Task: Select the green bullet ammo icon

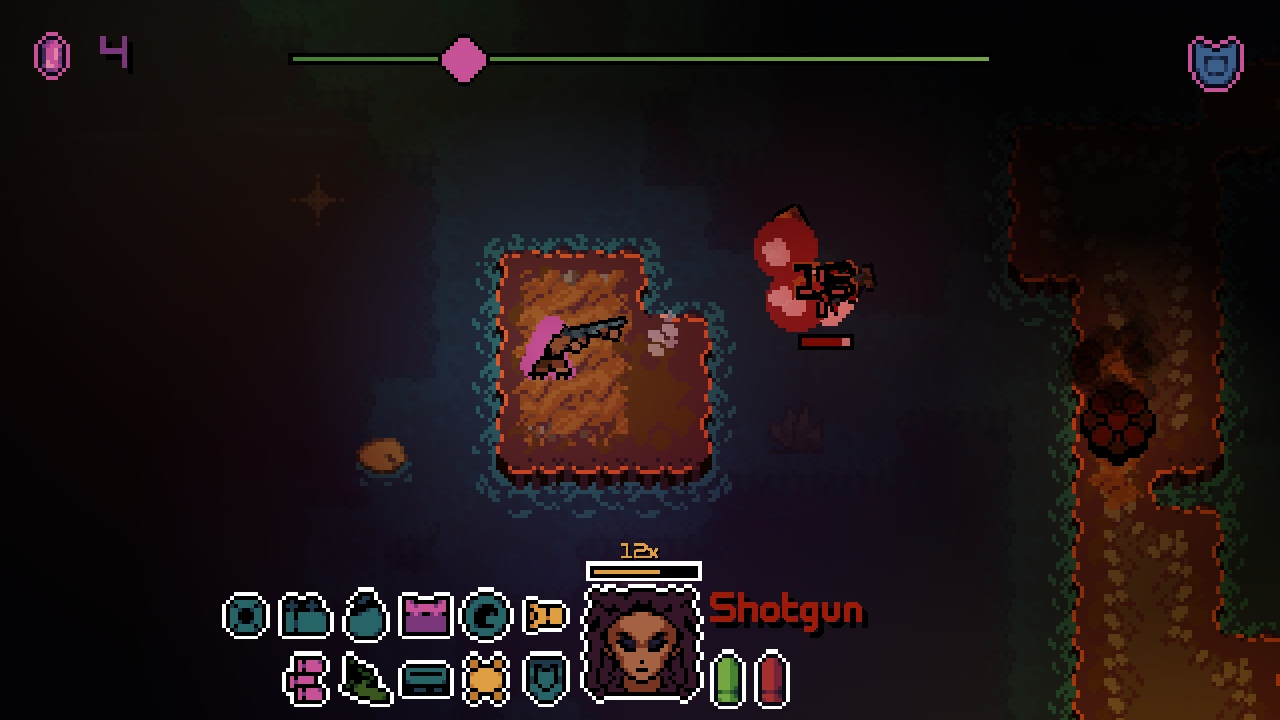Action: click(727, 677)
